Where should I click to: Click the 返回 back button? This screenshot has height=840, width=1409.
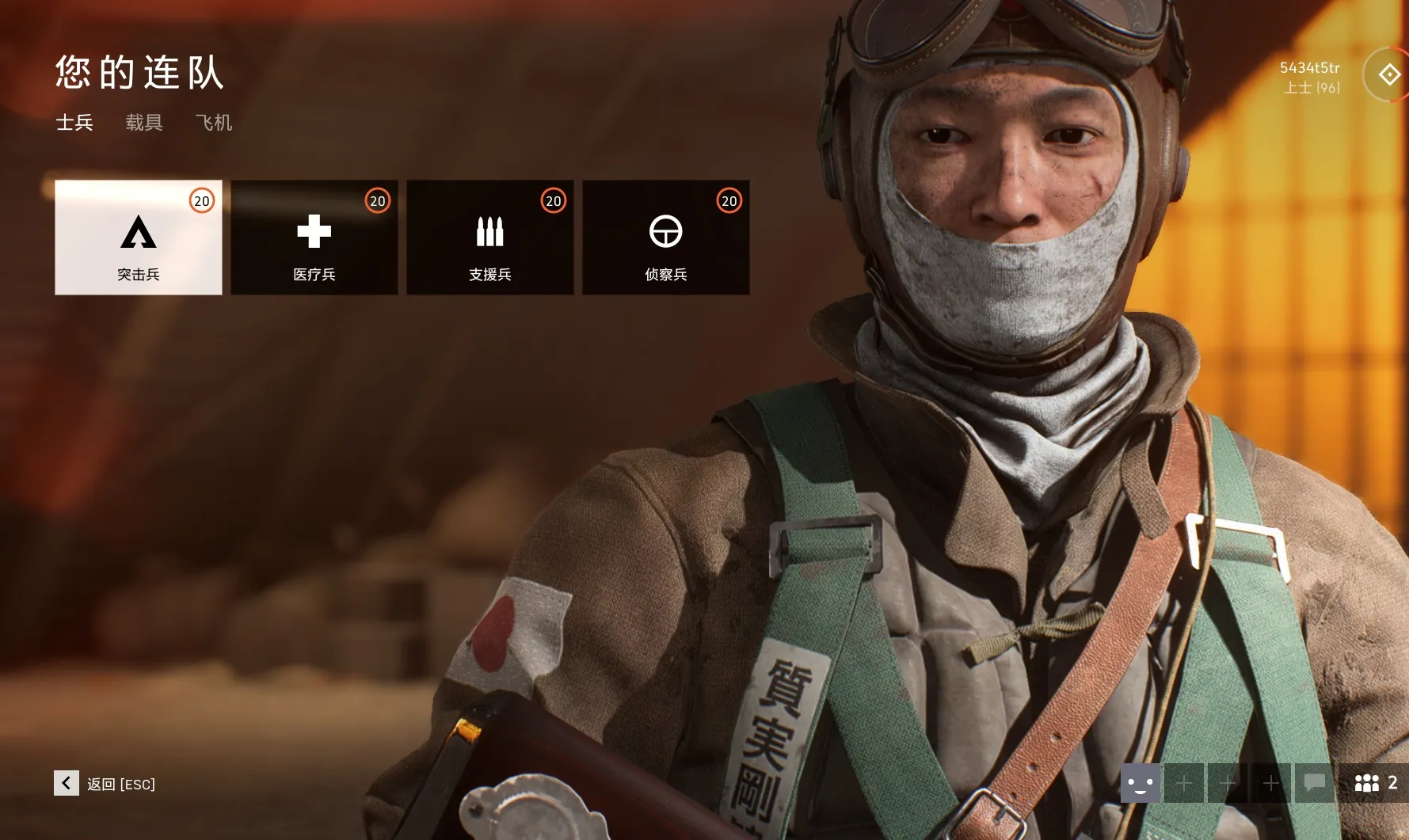[x=105, y=784]
